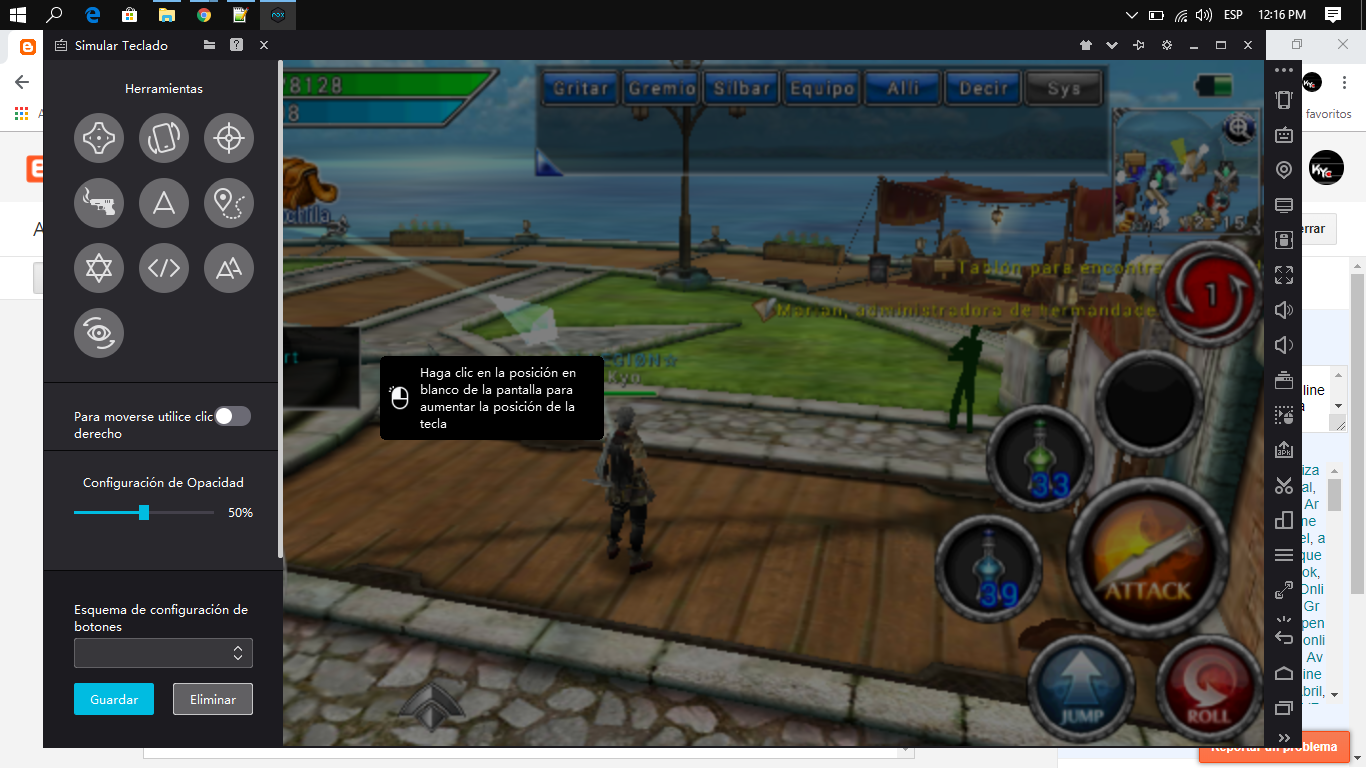Toggle 'Para moverse utilice clic derecho' switch
Viewport: 1366px width, 768px height.
231,415
